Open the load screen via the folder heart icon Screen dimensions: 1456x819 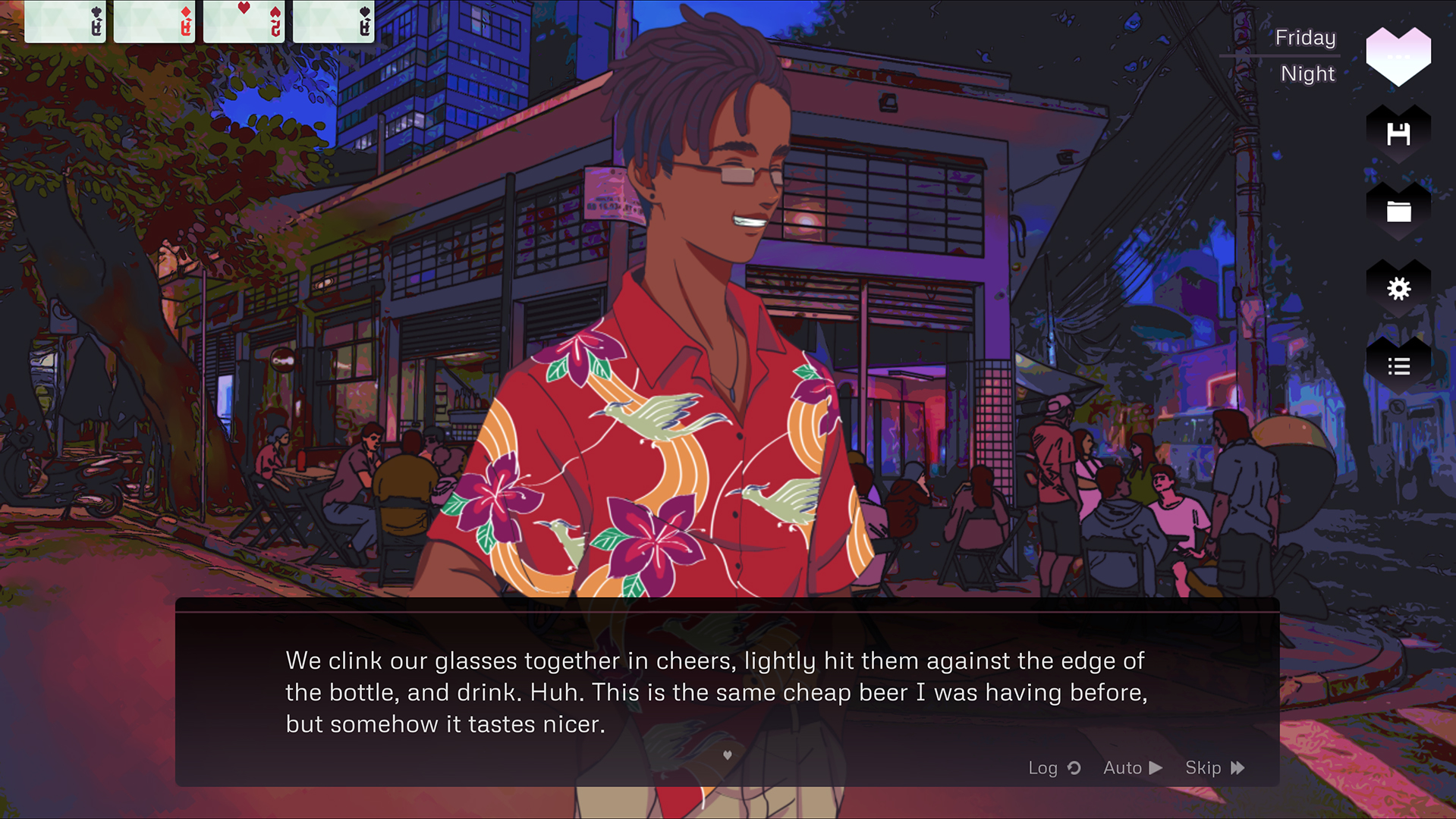tap(1398, 212)
